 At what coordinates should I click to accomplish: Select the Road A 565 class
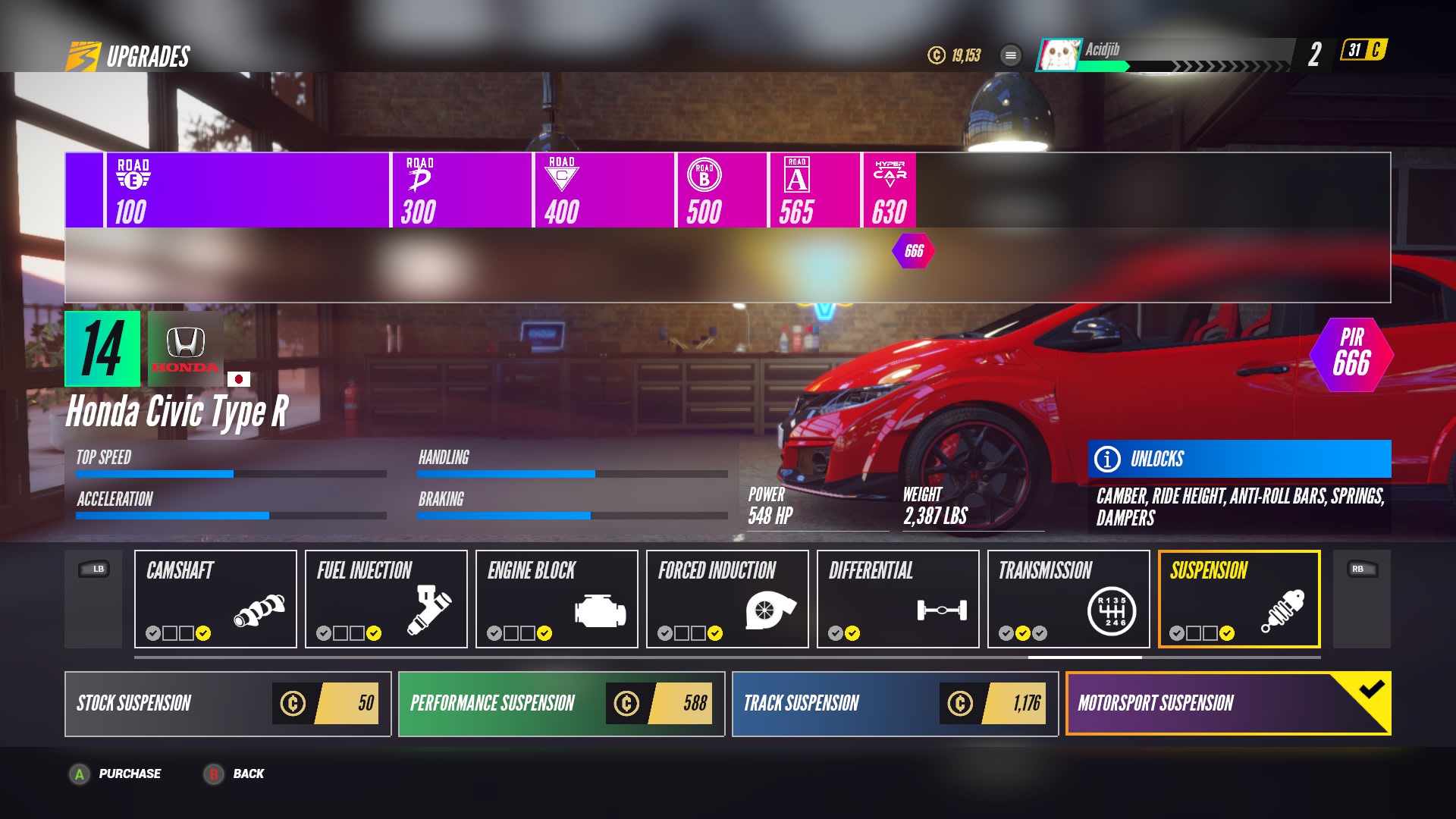point(814,190)
